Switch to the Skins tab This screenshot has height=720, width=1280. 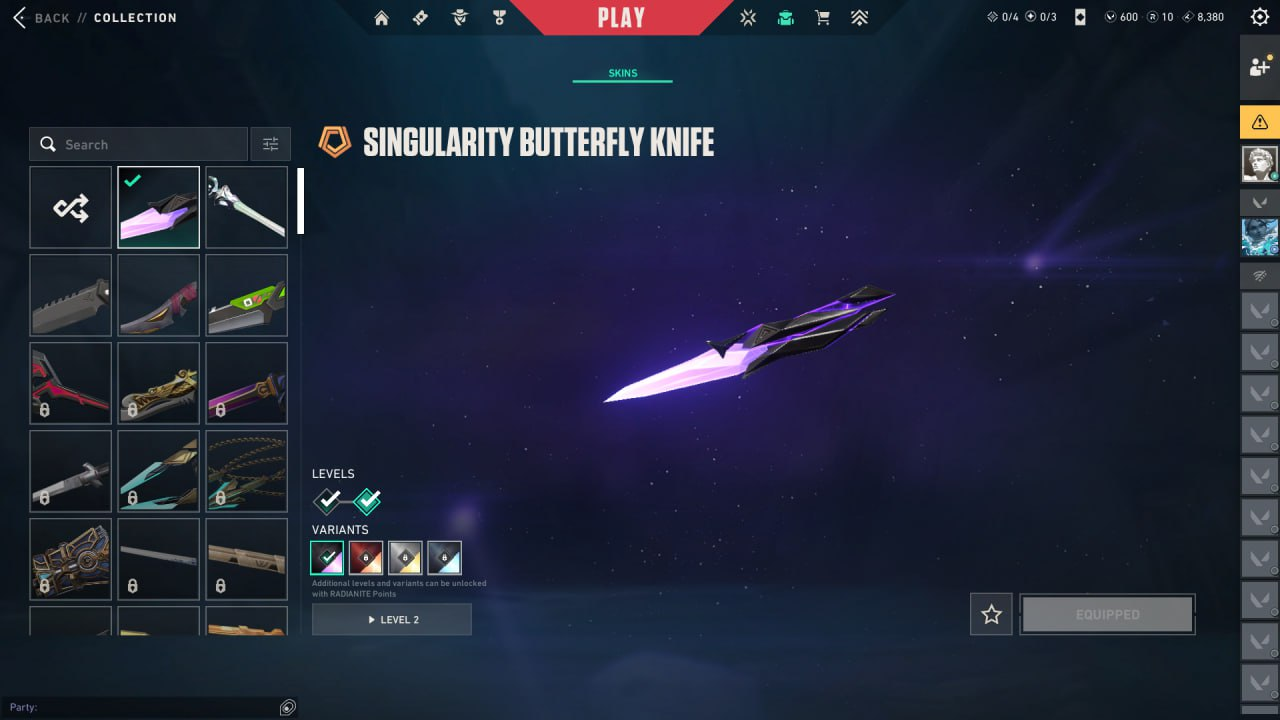point(622,73)
